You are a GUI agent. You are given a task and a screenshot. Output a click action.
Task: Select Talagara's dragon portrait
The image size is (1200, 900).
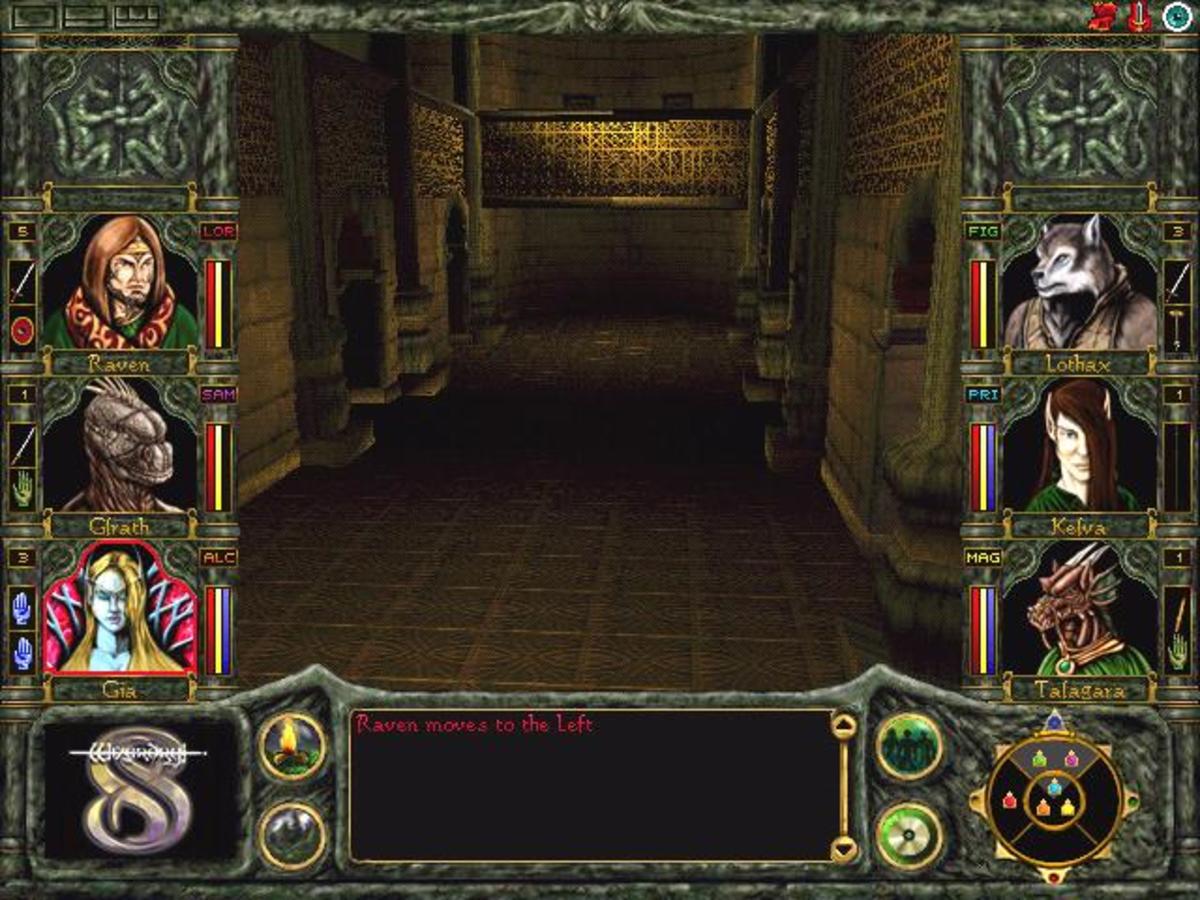[1078, 608]
